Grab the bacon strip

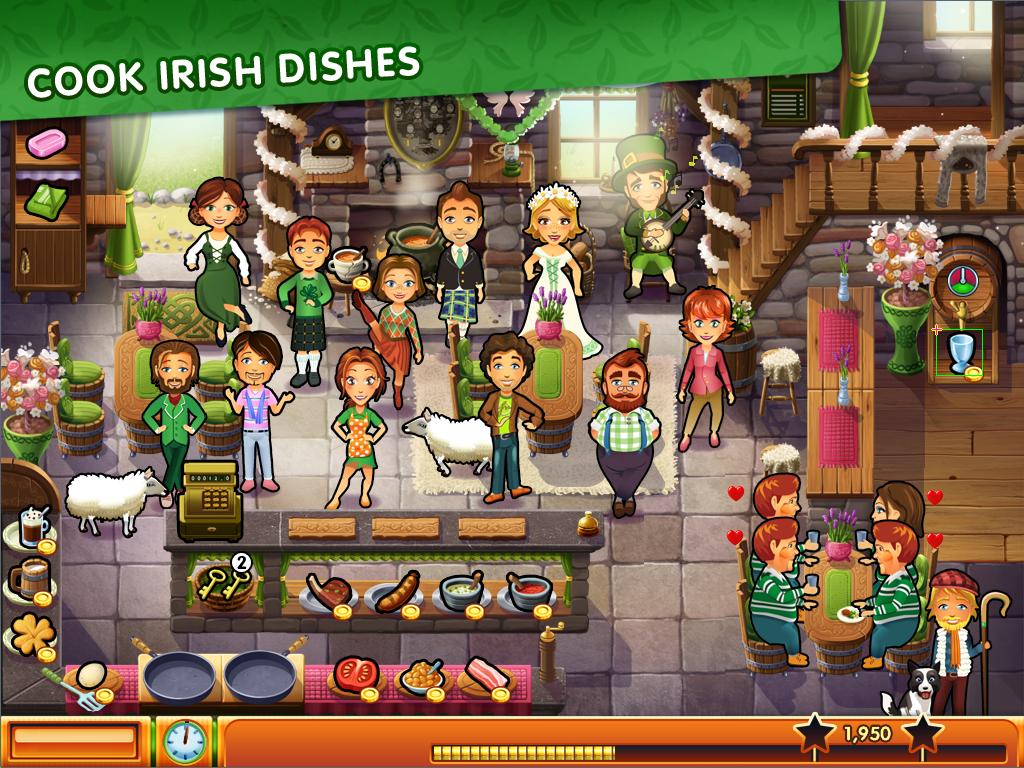point(488,675)
